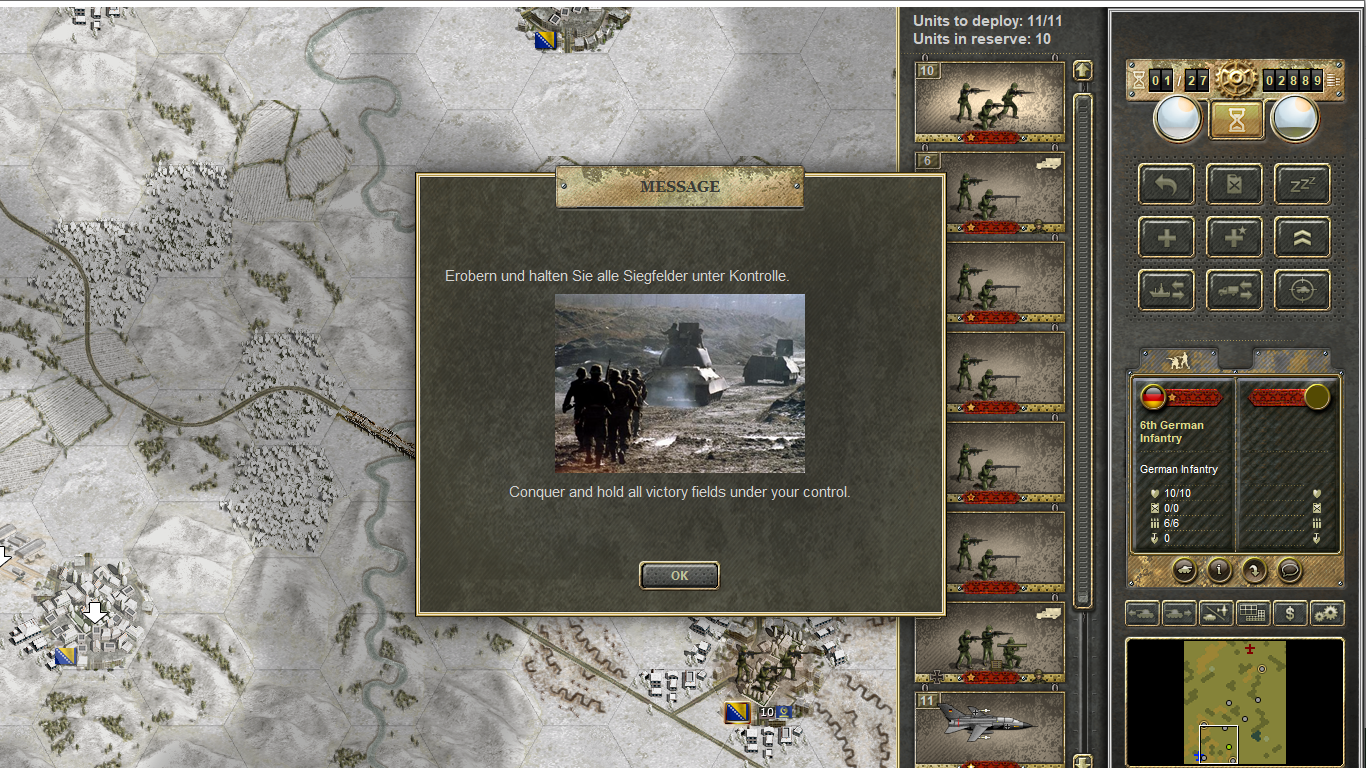Upgrade the unit with the chevrons button
Viewport: 1366px width, 768px height.
pos(1302,238)
